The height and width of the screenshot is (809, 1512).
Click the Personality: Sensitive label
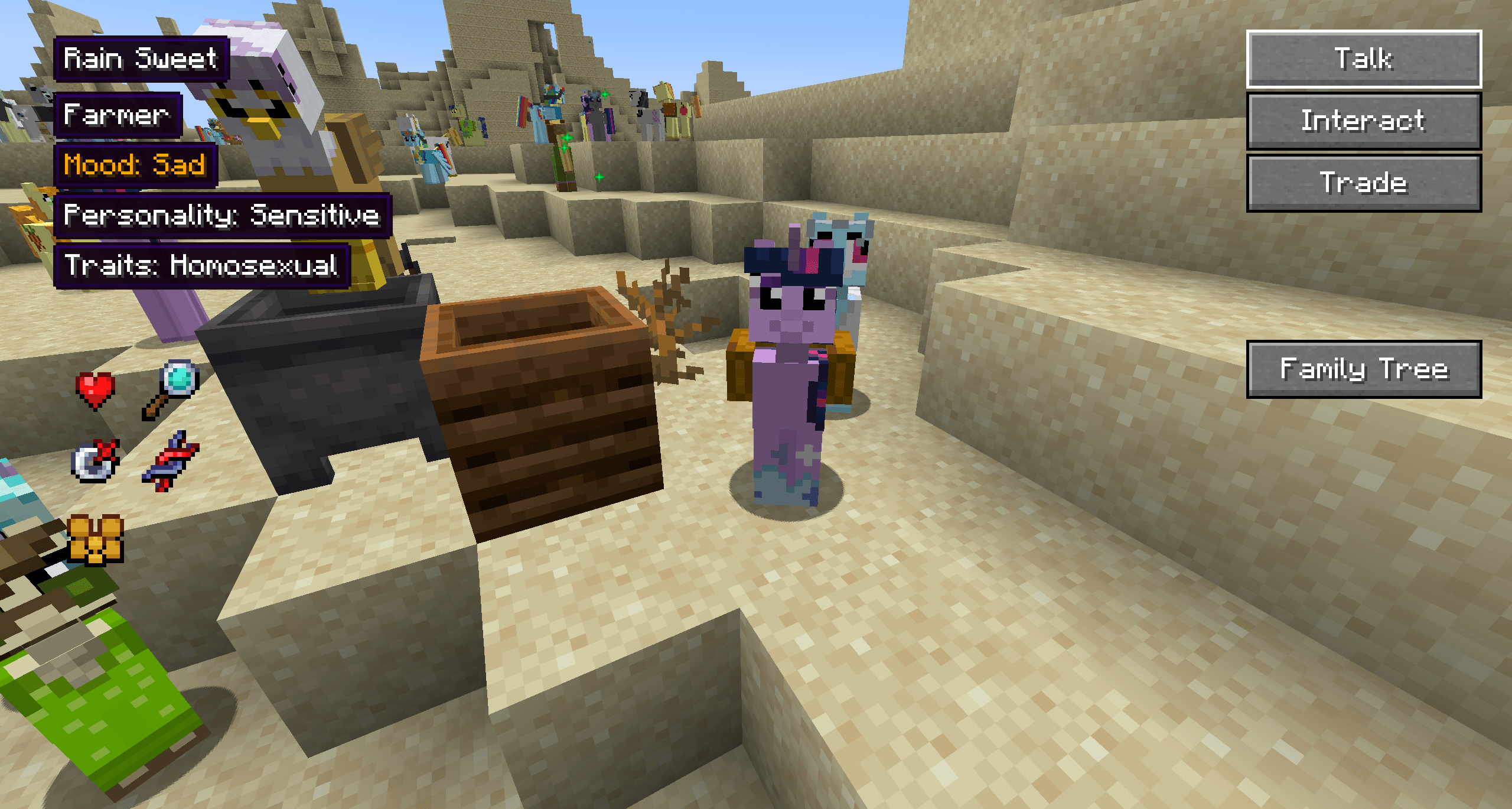click(x=221, y=216)
